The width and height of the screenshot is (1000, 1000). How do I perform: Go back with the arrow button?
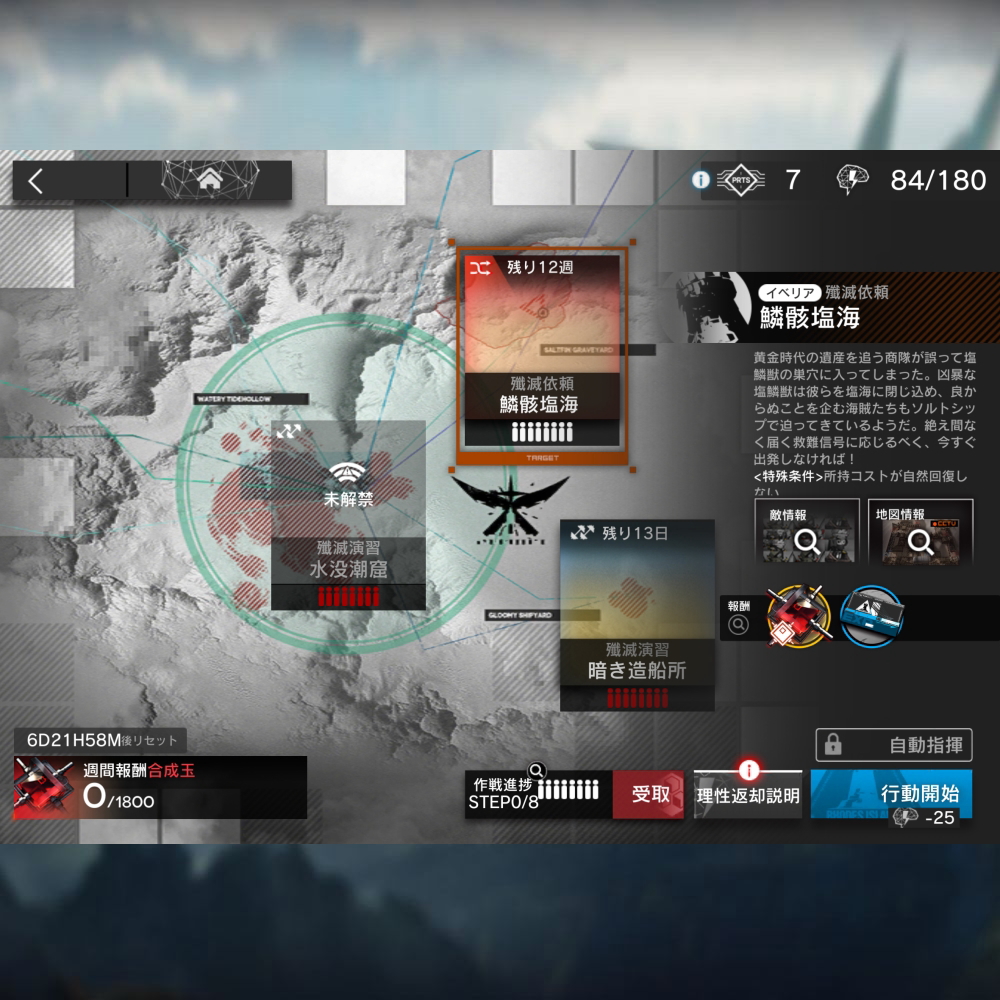coord(36,181)
